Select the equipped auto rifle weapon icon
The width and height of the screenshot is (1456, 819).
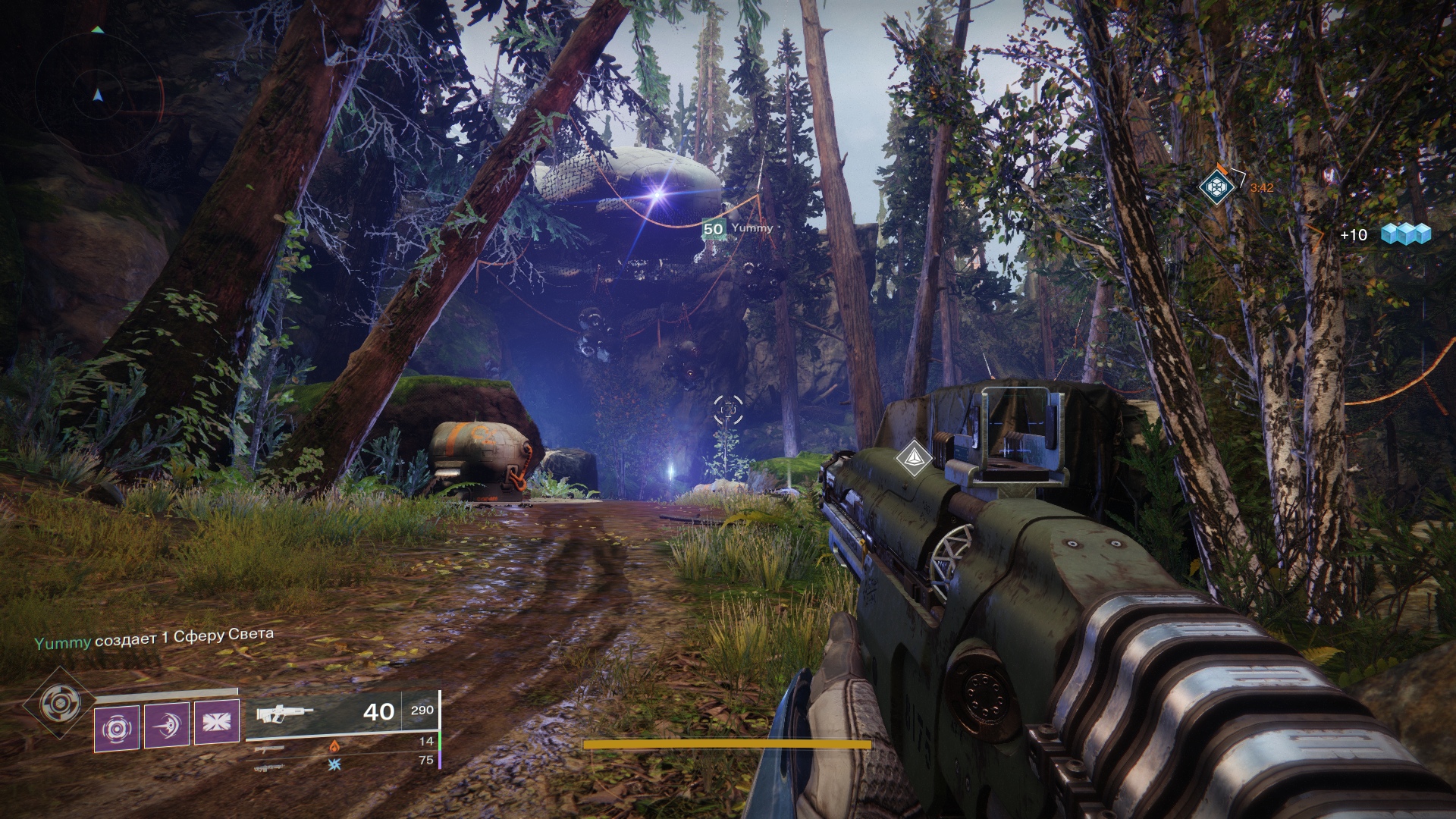coord(284,714)
